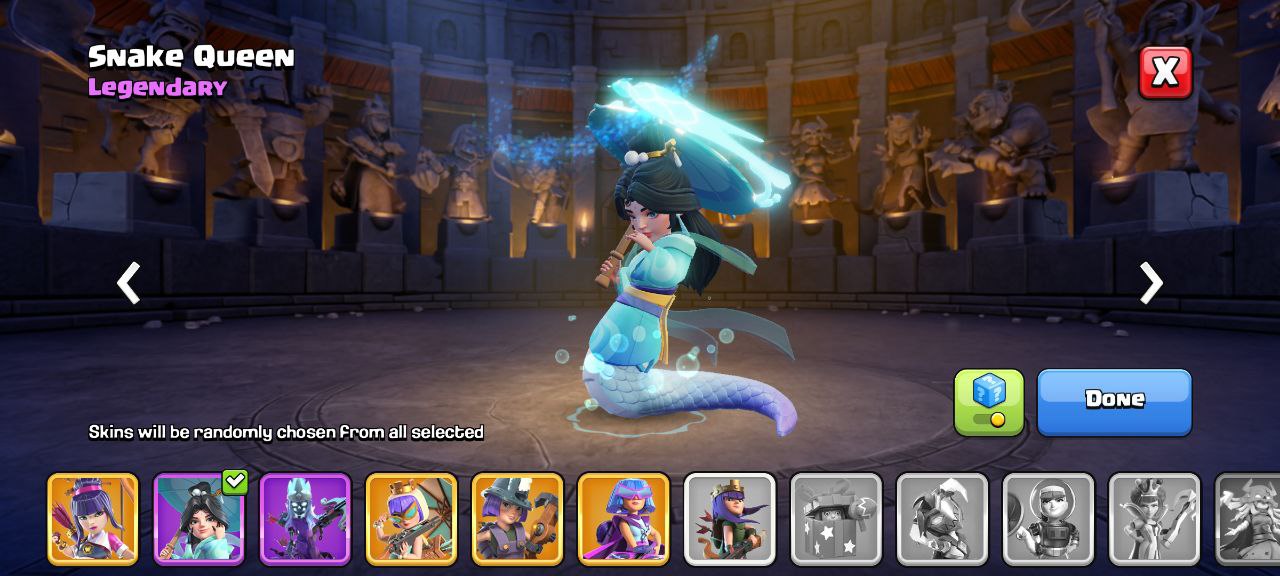The height and width of the screenshot is (576, 1280).
Task: Close the skin selection screen
Action: coord(1165,72)
